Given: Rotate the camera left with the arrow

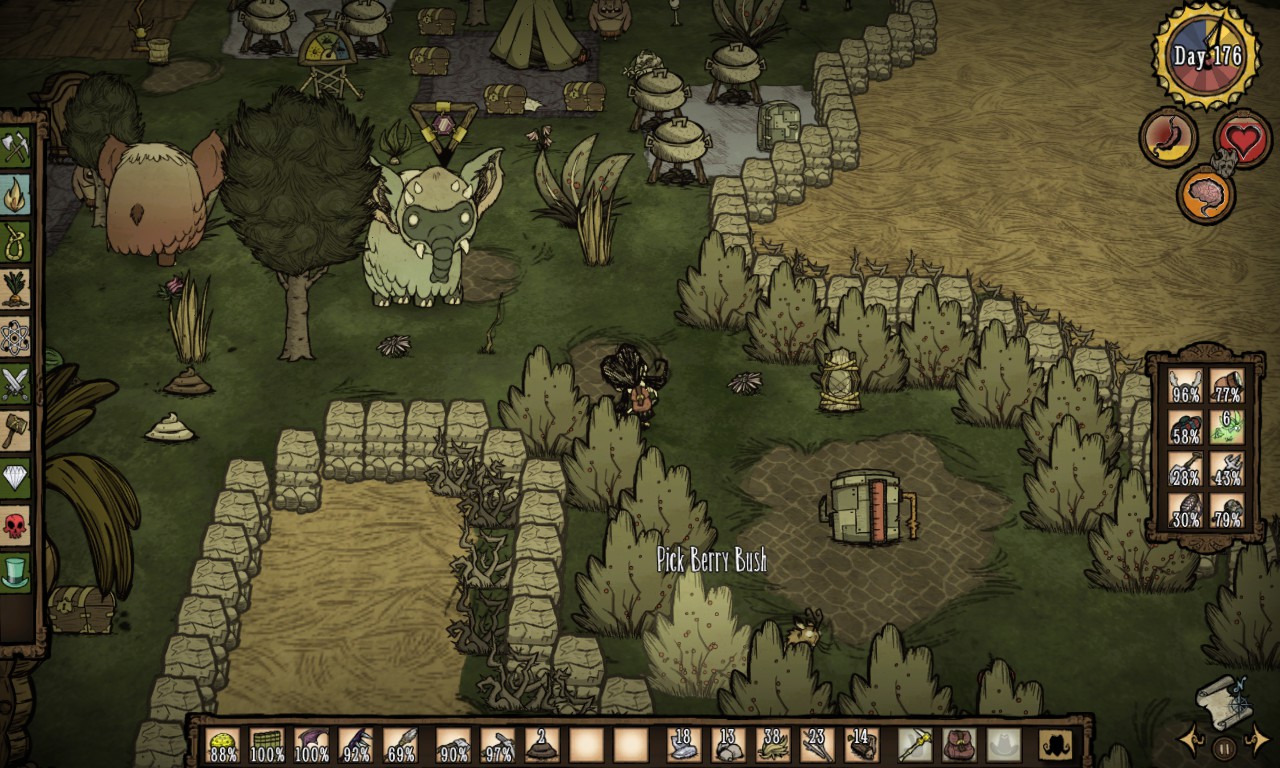Looking at the screenshot, I should pos(1192,741).
